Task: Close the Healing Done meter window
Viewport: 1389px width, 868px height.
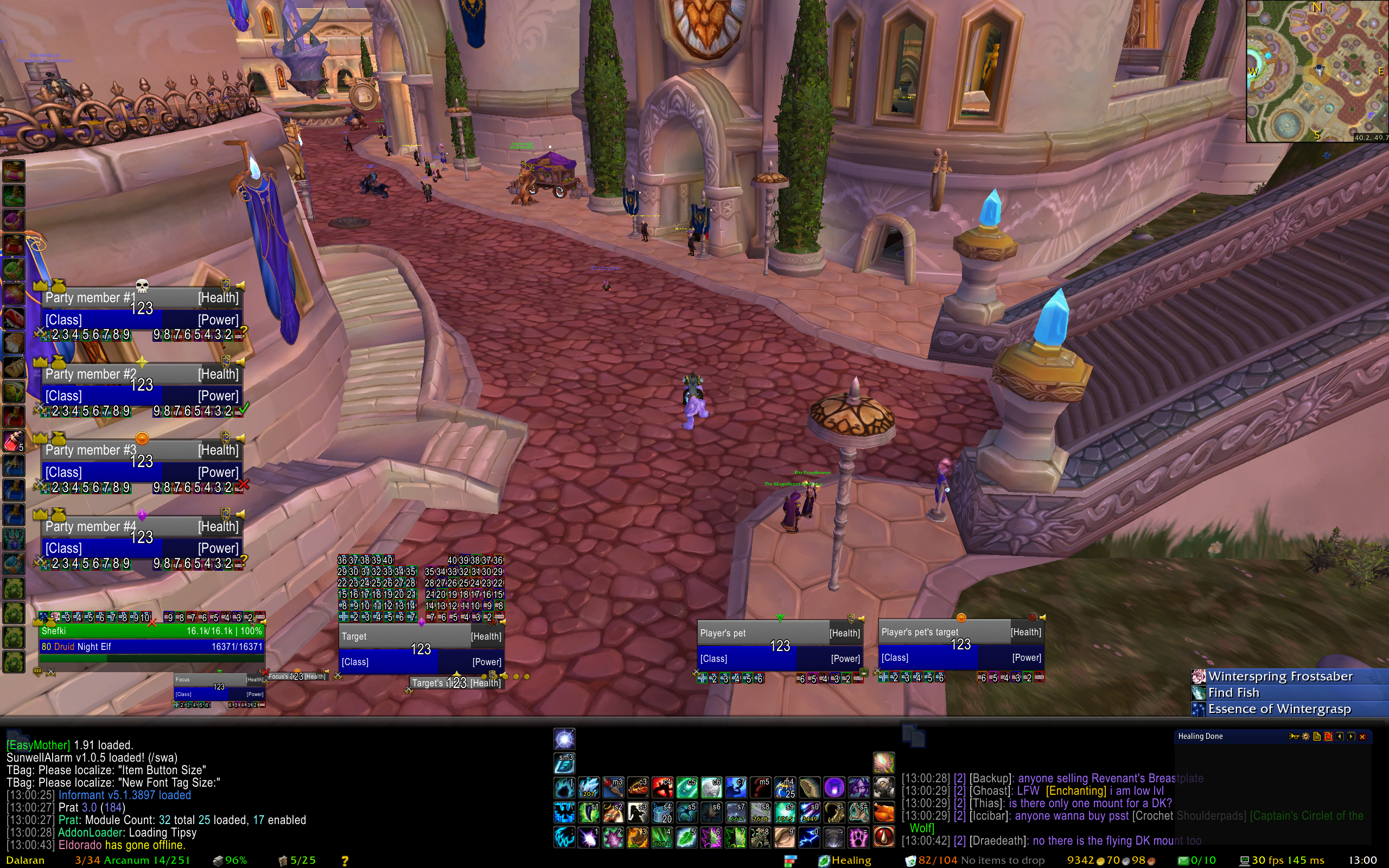Action: (1362, 737)
